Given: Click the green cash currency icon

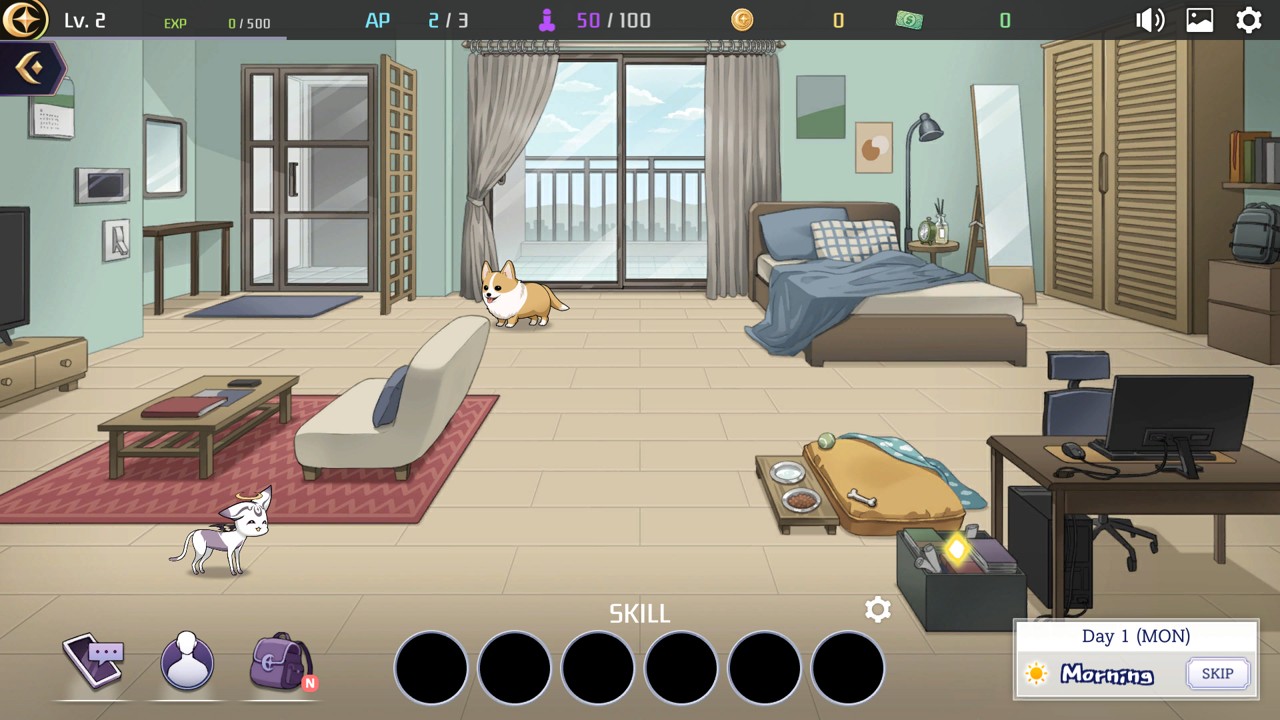Looking at the screenshot, I should [x=909, y=20].
